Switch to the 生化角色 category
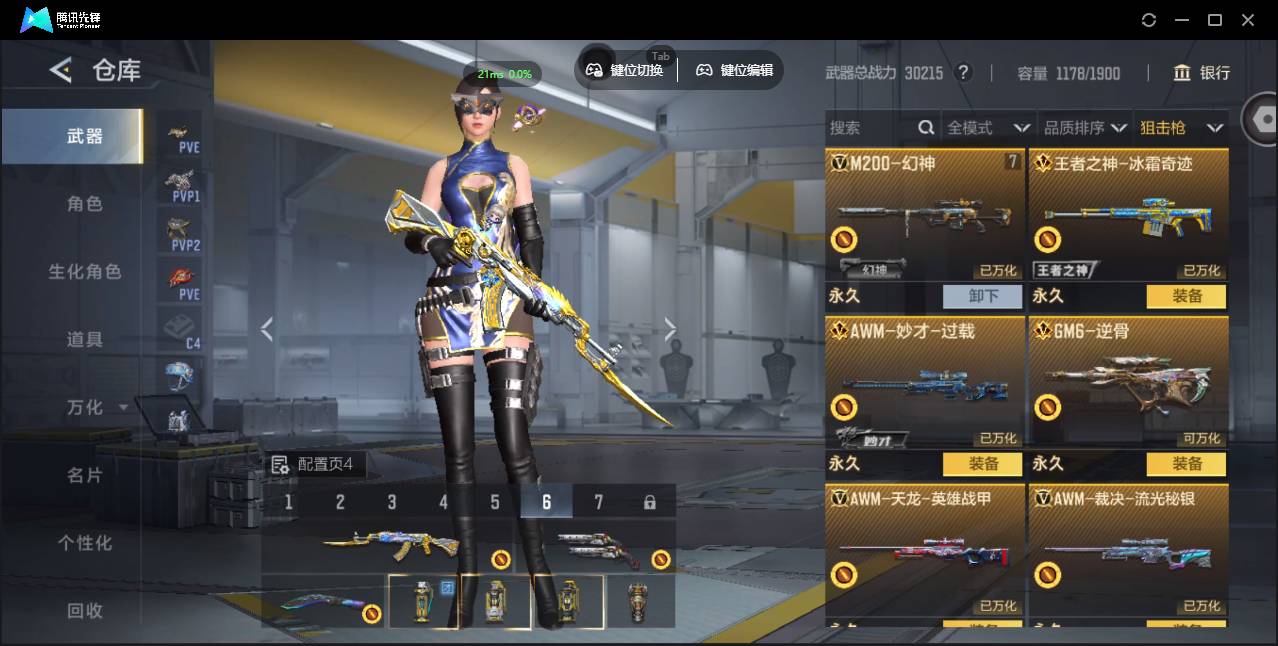1278x646 pixels. click(84, 272)
